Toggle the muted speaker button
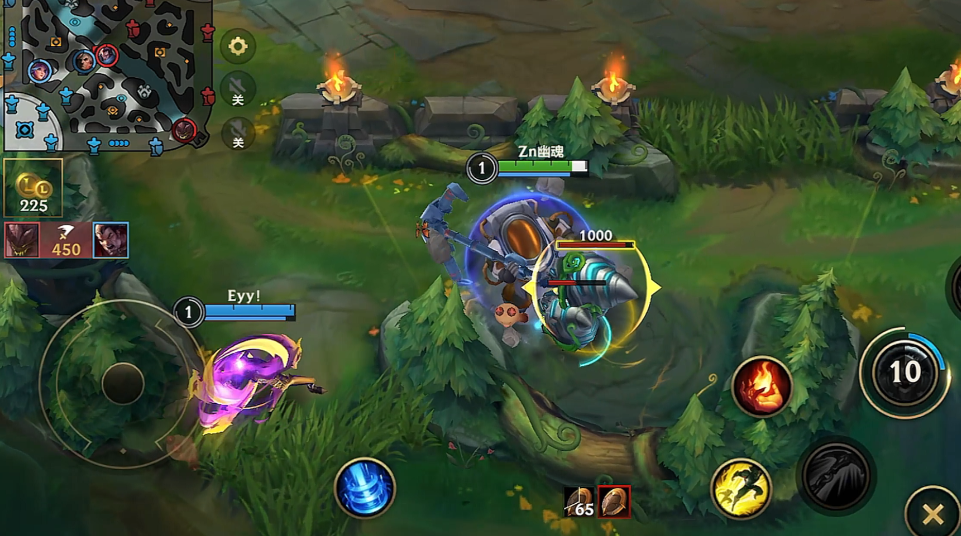Screen dimensions: 961x536 point(238,87)
